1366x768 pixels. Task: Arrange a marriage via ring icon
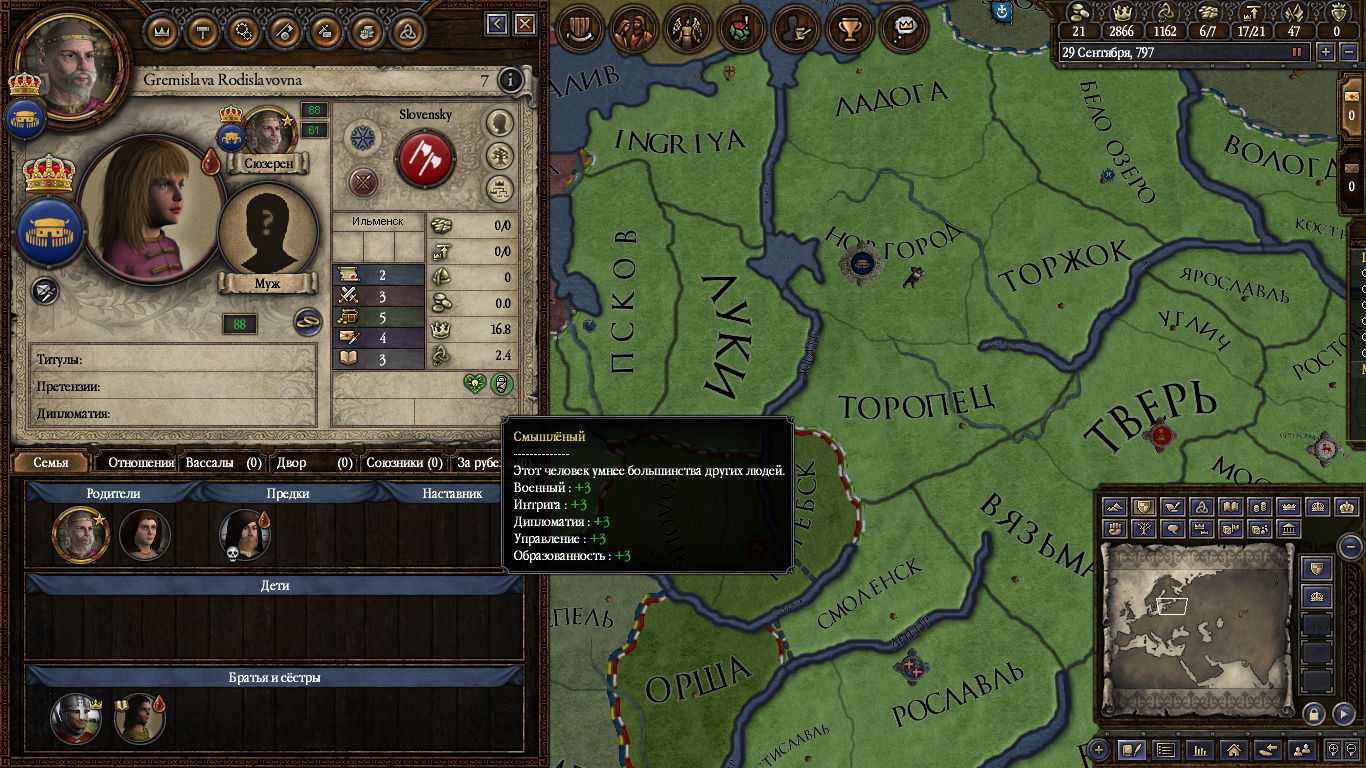click(306, 322)
